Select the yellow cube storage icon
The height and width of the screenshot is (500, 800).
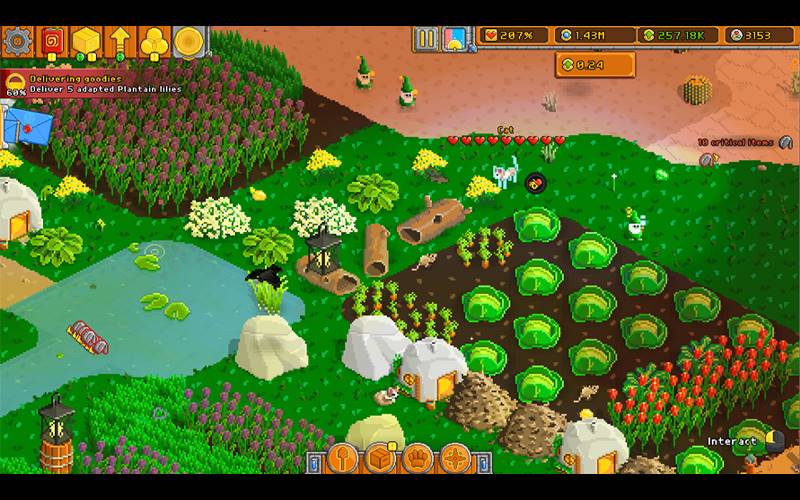click(x=85, y=41)
